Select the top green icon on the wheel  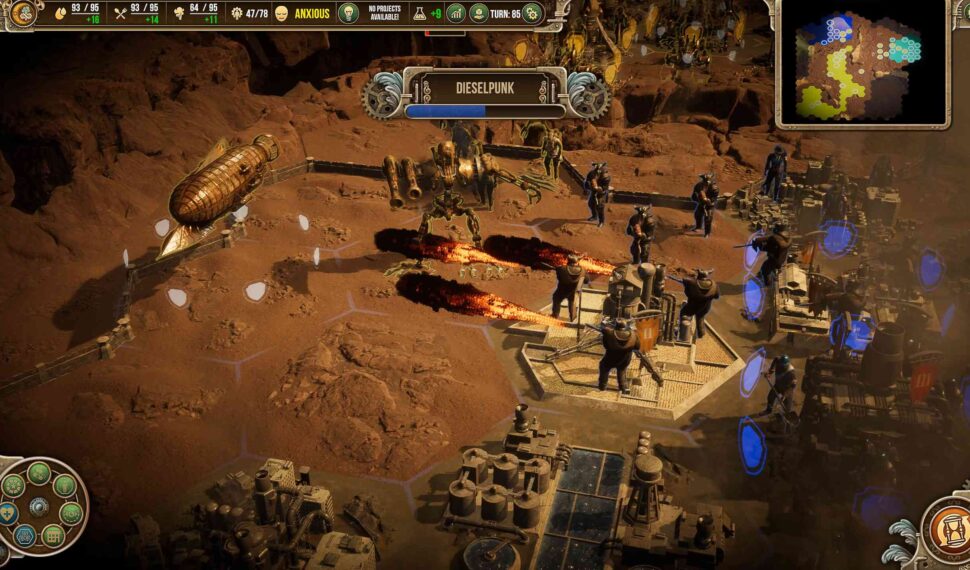pos(39,473)
